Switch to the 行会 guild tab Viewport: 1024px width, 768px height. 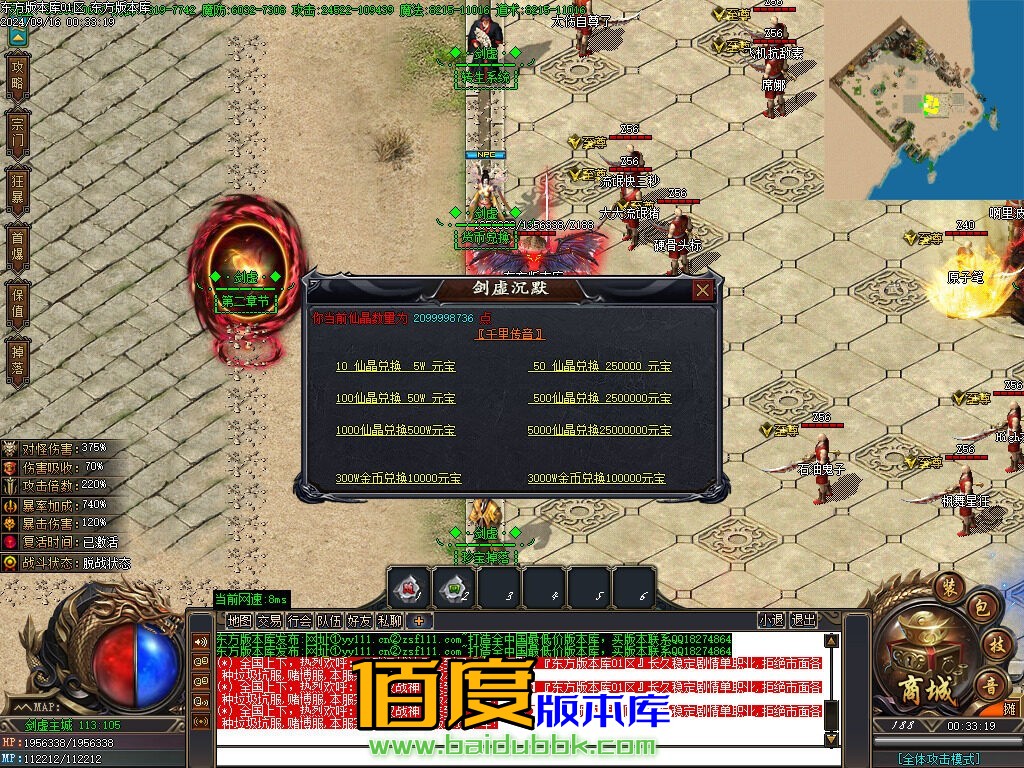(x=299, y=620)
